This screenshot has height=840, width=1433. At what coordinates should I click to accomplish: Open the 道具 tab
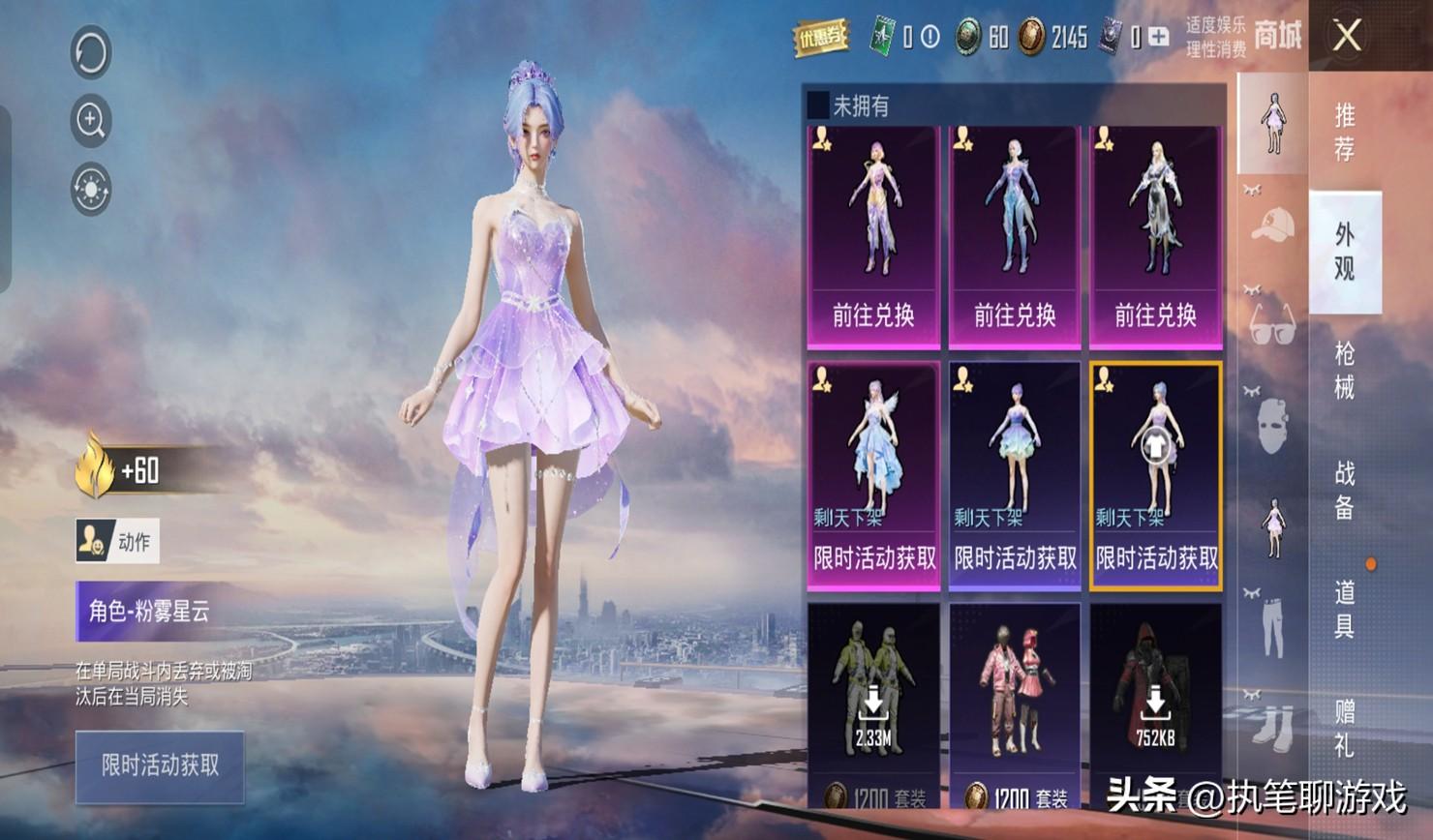tap(1345, 609)
